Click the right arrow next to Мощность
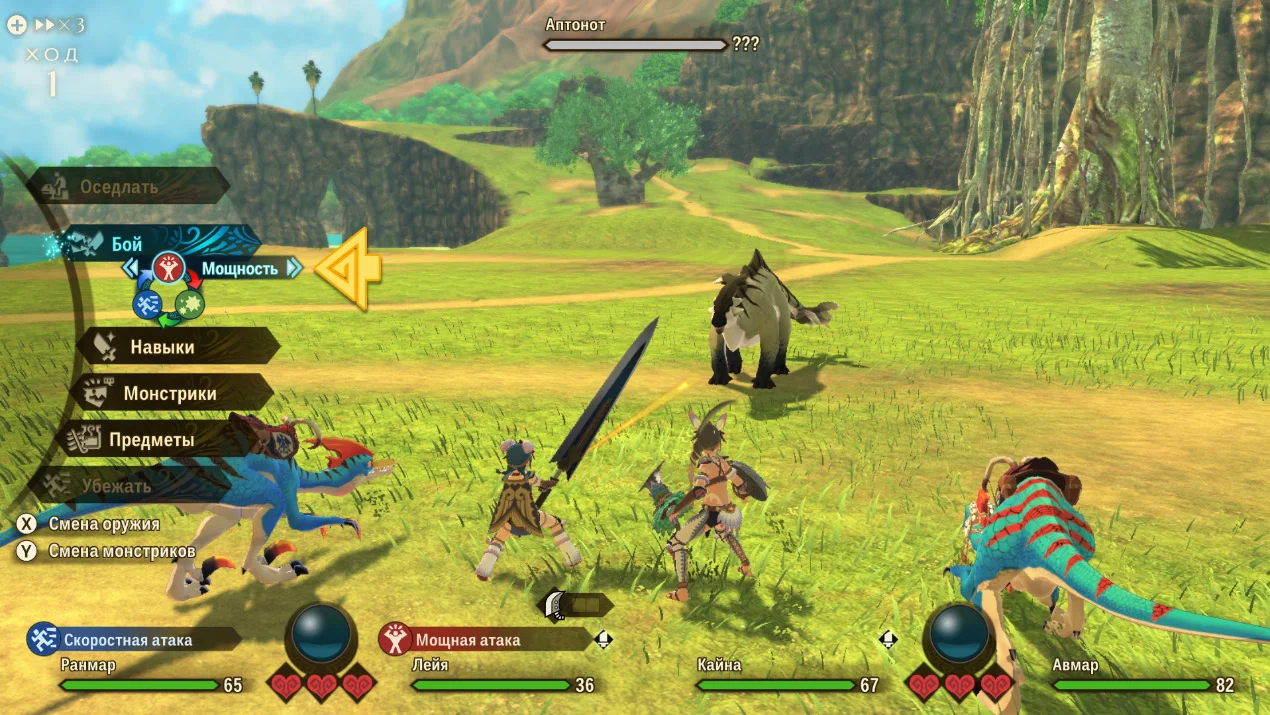Viewport: 1270px width, 715px height. 293,268
